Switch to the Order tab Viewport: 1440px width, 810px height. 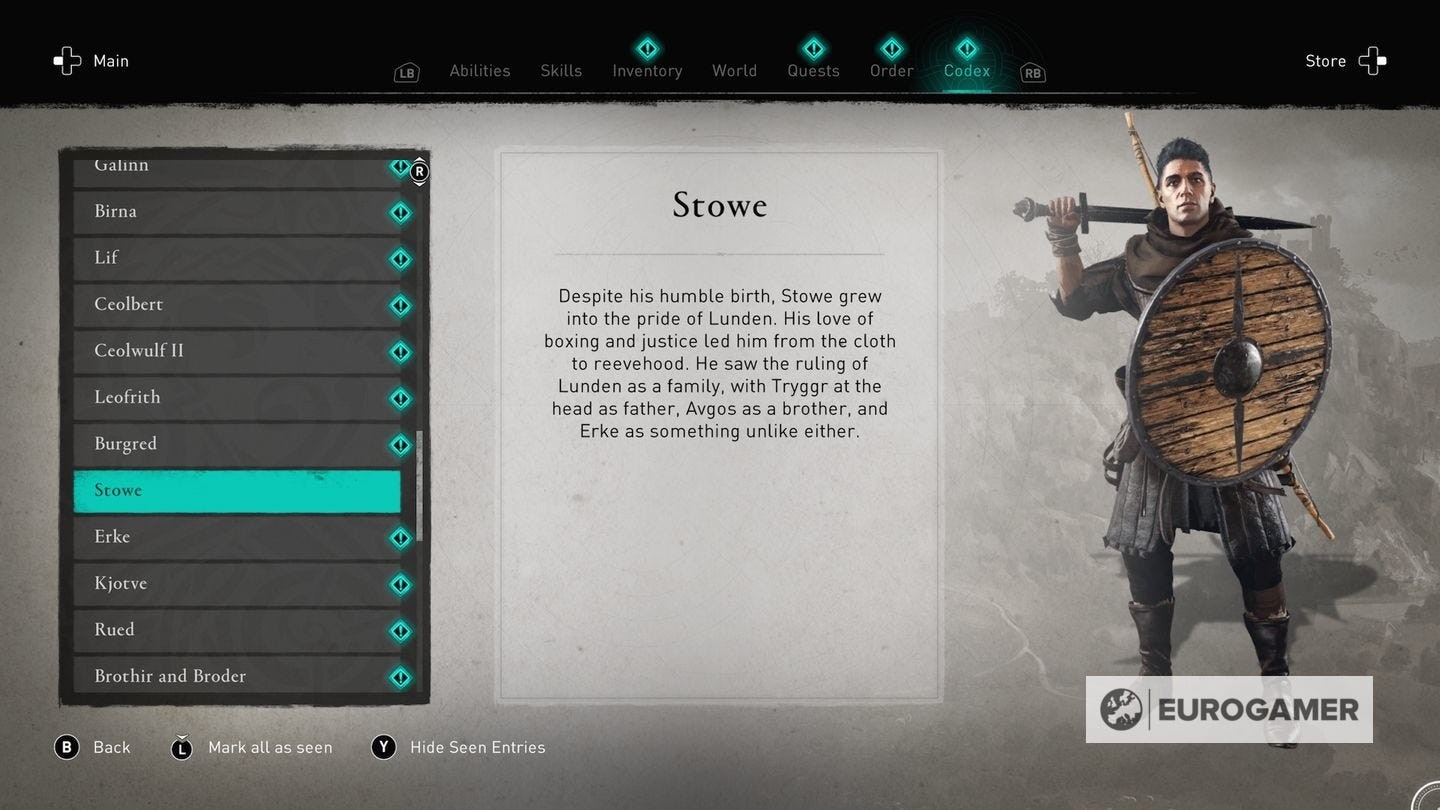[891, 71]
